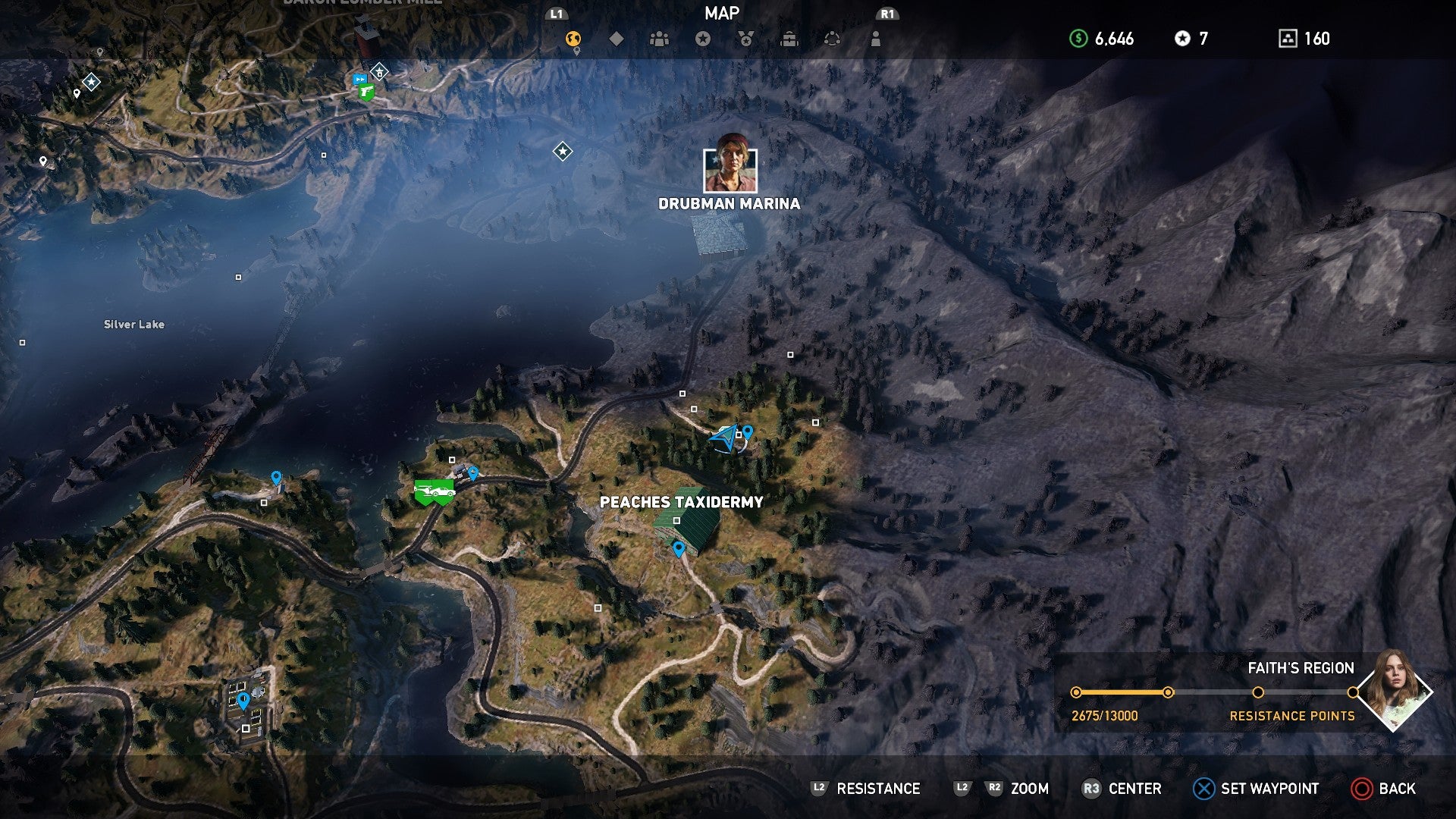Image resolution: width=1456 pixels, height=819 pixels.
Task: Select the Roster group icon
Action: (661, 37)
